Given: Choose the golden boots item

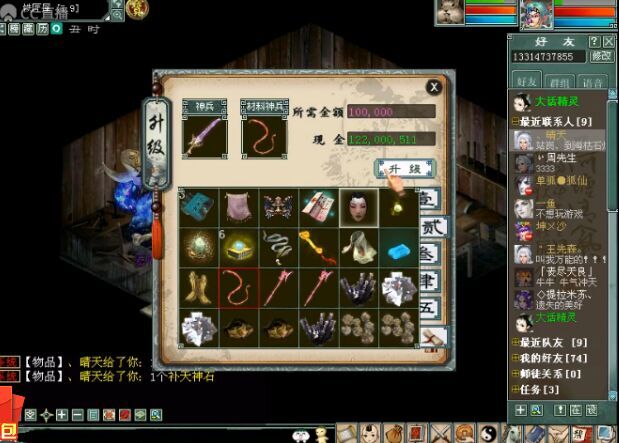Looking at the screenshot, I should (198, 287).
